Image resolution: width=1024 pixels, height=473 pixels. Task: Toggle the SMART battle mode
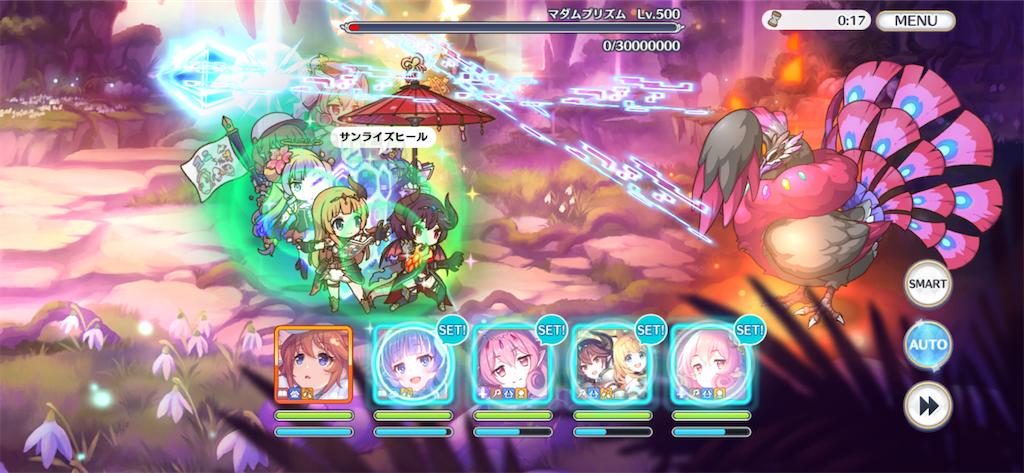click(927, 285)
